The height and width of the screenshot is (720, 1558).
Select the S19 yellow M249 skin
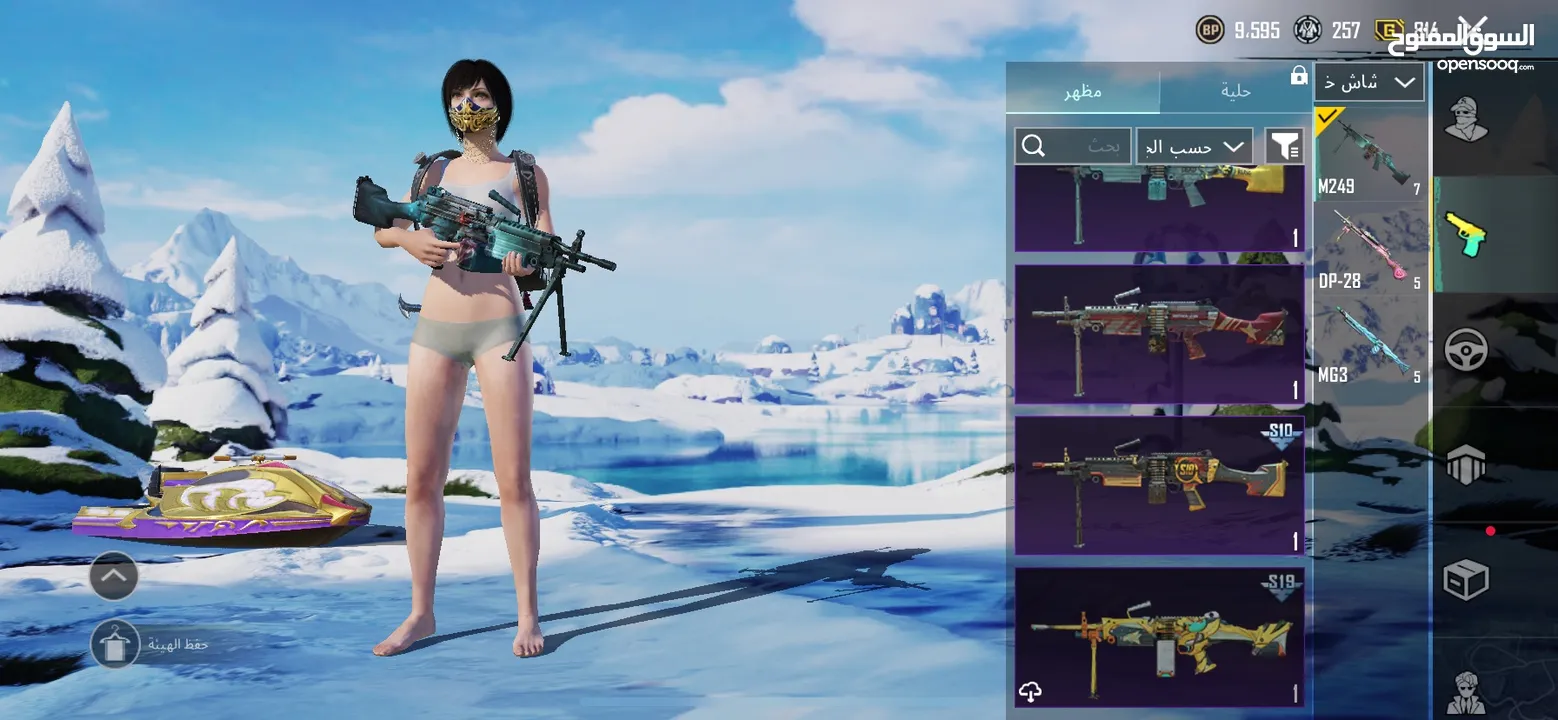pos(1159,637)
